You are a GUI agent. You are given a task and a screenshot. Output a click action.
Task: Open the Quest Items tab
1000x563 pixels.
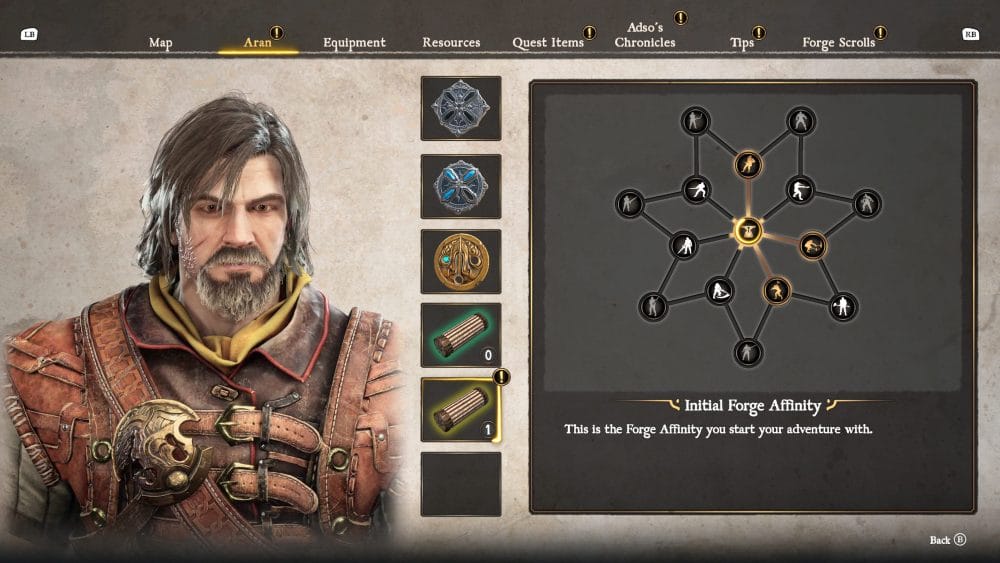pos(548,43)
